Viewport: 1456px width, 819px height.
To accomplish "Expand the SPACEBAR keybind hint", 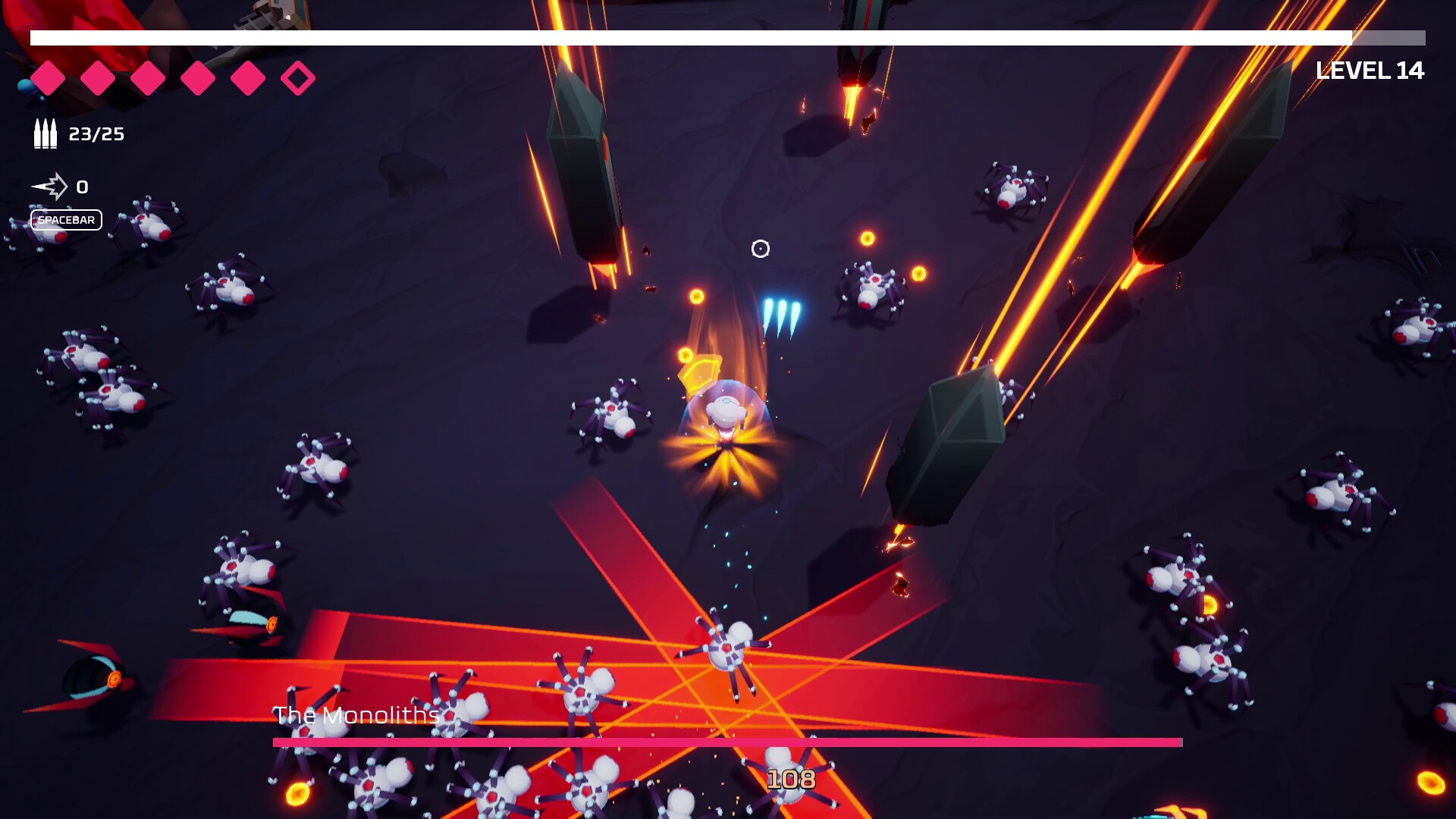I will [67, 220].
